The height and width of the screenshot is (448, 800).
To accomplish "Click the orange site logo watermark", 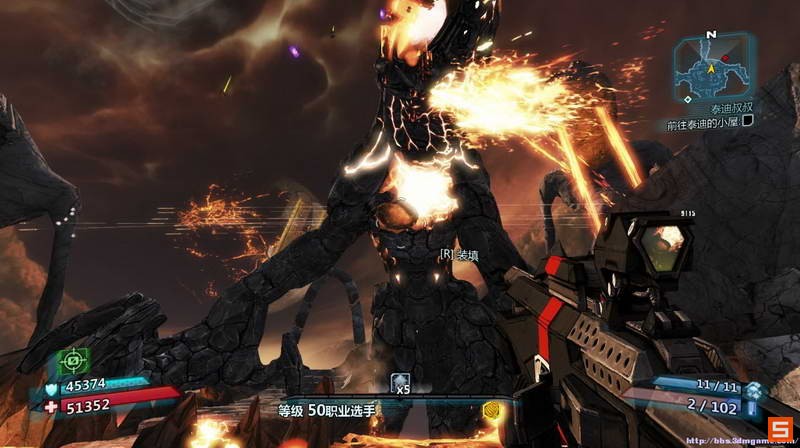I will [779, 429].
